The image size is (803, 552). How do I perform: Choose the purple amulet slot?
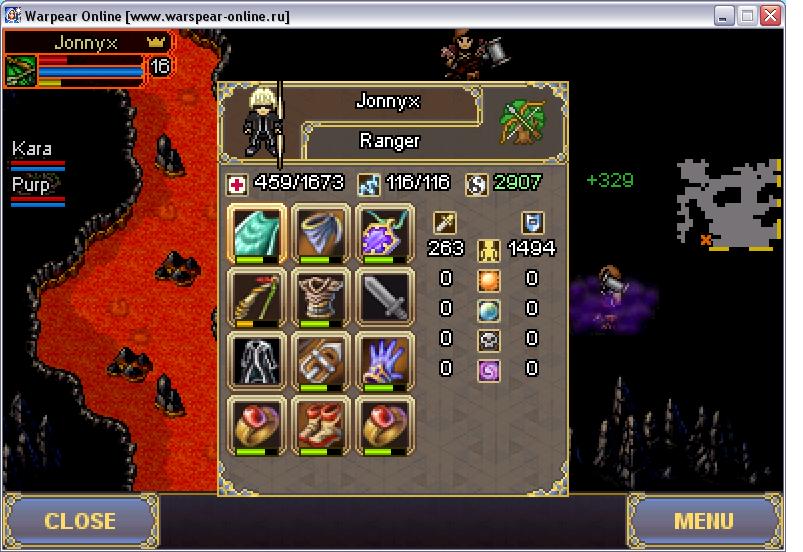[384, 233]
